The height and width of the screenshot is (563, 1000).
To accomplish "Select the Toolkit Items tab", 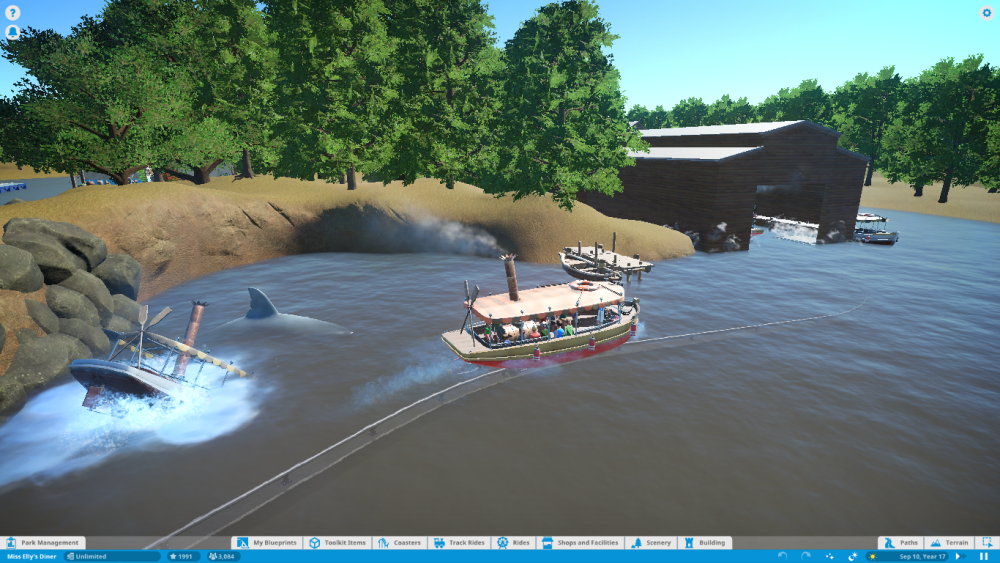I will [338, 543].
